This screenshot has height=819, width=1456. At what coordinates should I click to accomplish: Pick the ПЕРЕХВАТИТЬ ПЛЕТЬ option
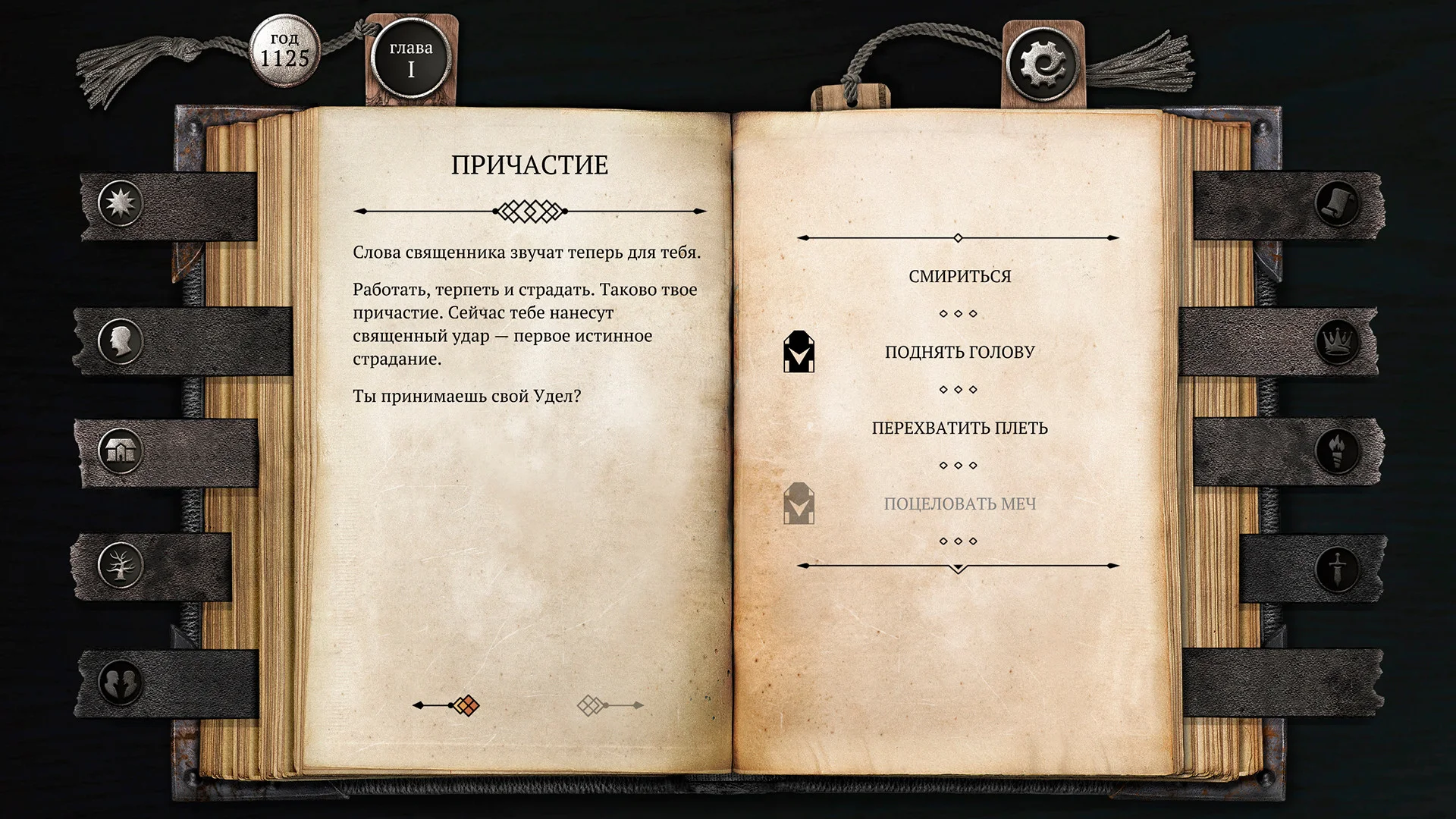pos(959,428)
